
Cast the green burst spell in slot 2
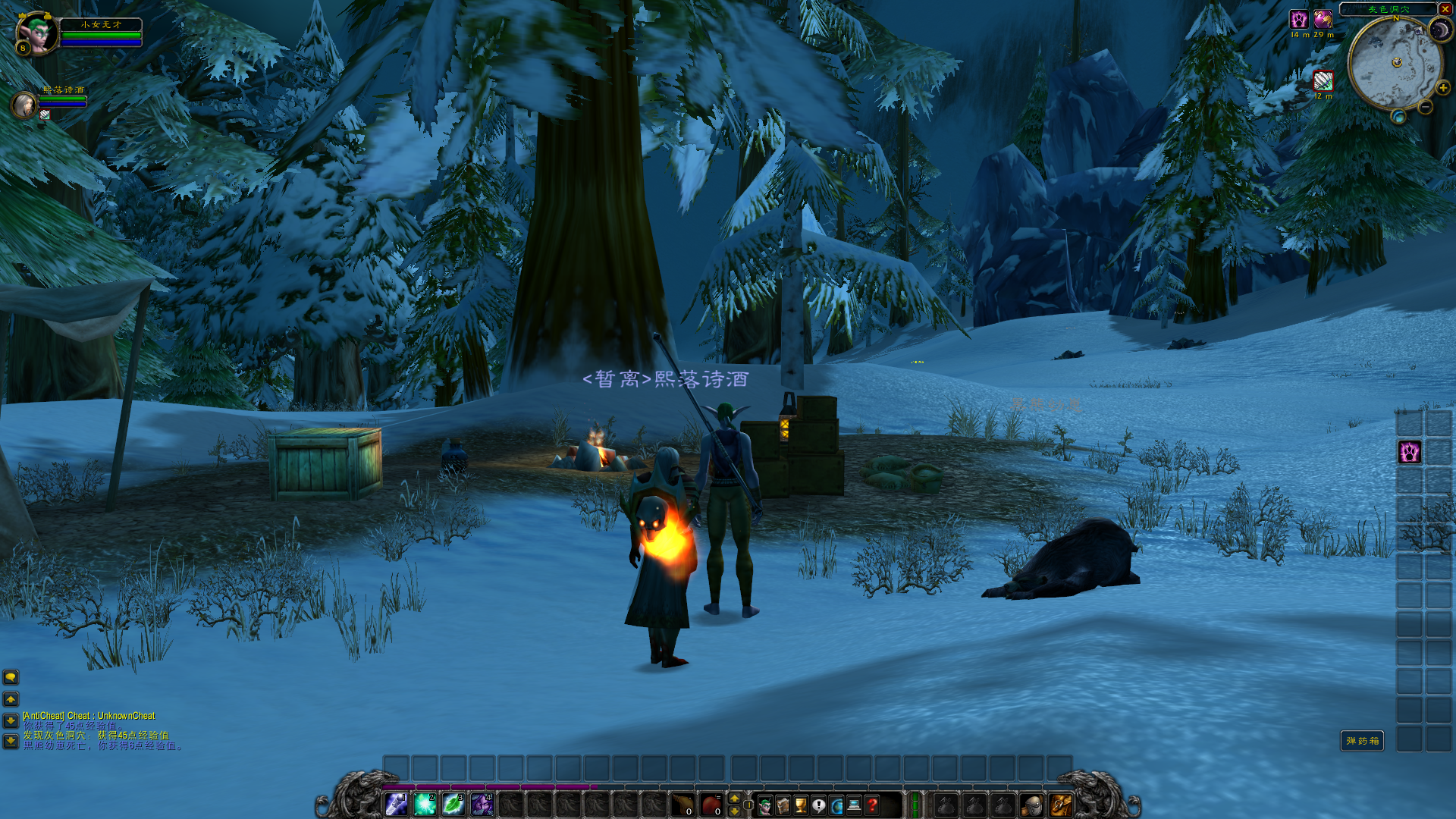[425, 805]
